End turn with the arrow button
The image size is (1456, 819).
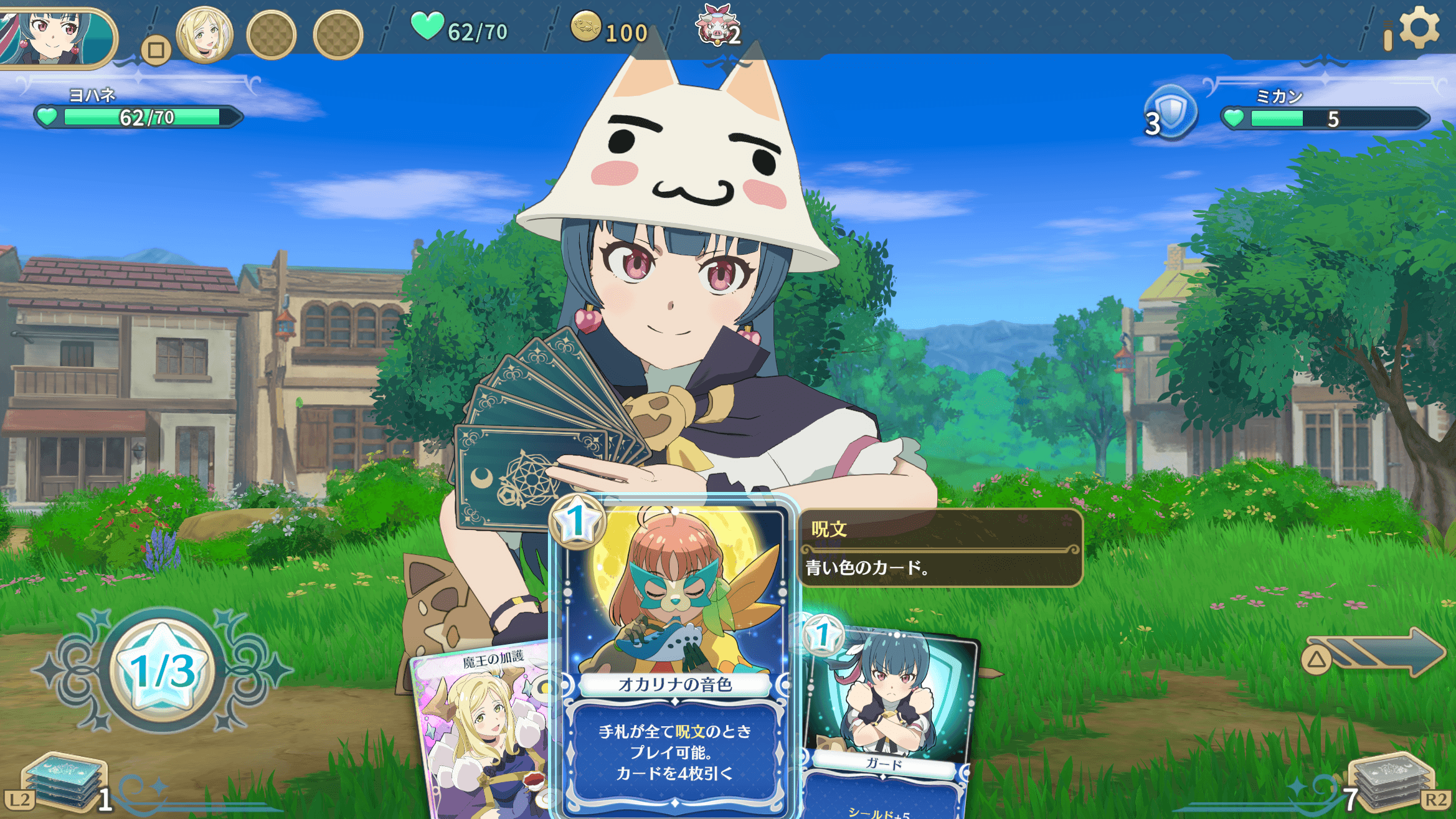pyautogui.click(x=1376, y=653)
